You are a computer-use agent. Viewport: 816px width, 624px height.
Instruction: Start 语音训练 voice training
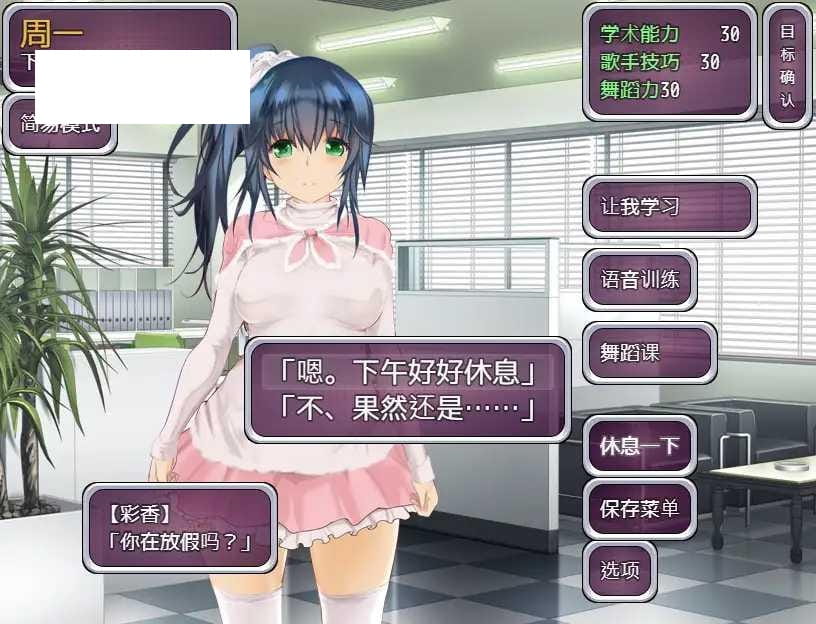click(640, 279)
